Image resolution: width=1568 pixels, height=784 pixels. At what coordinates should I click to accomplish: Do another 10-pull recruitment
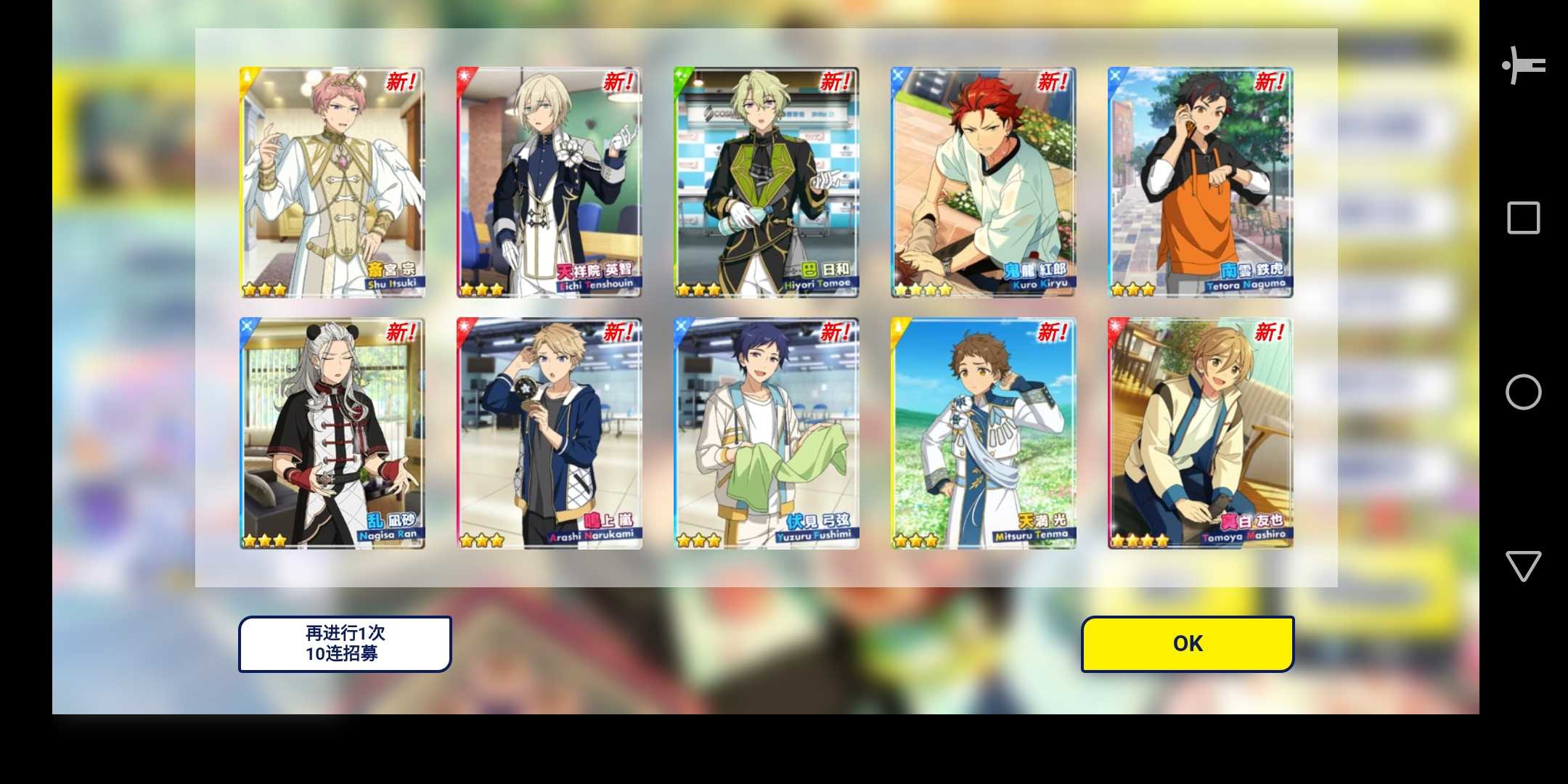(x=345, y=644)
